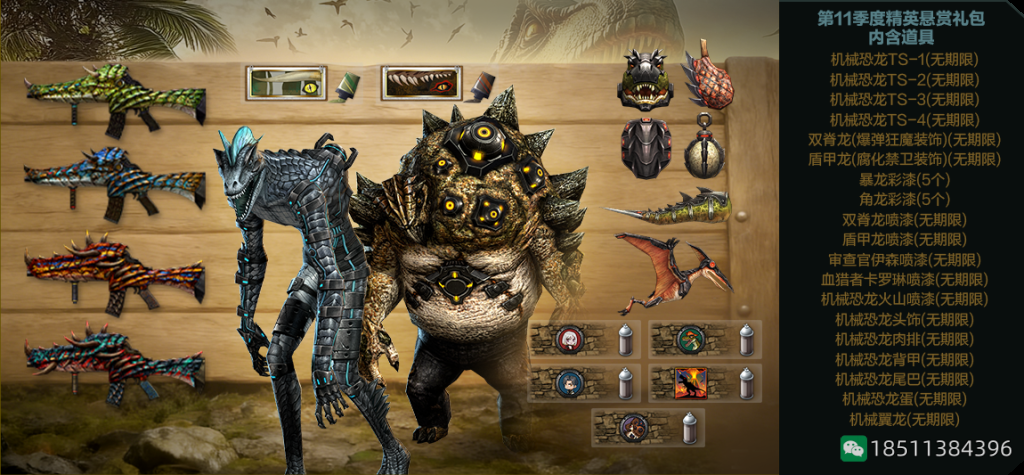Click 机械恐龙TS-1 in the item list

(x=904, y=59)
